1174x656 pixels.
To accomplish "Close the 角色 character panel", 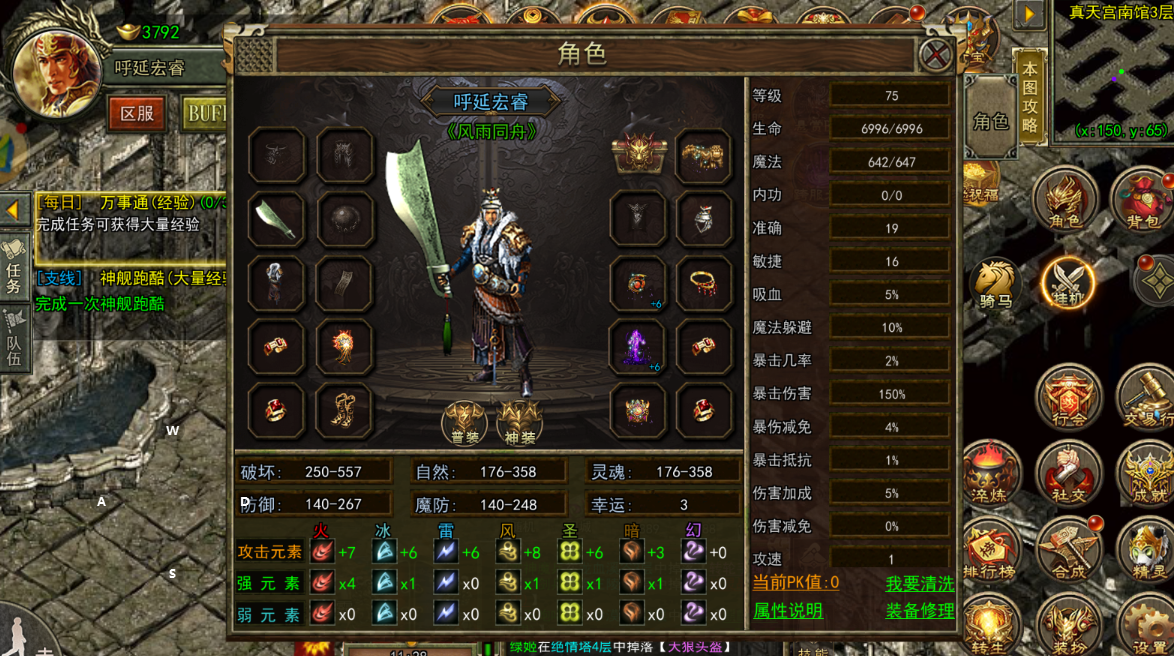I will click(935, 53).
